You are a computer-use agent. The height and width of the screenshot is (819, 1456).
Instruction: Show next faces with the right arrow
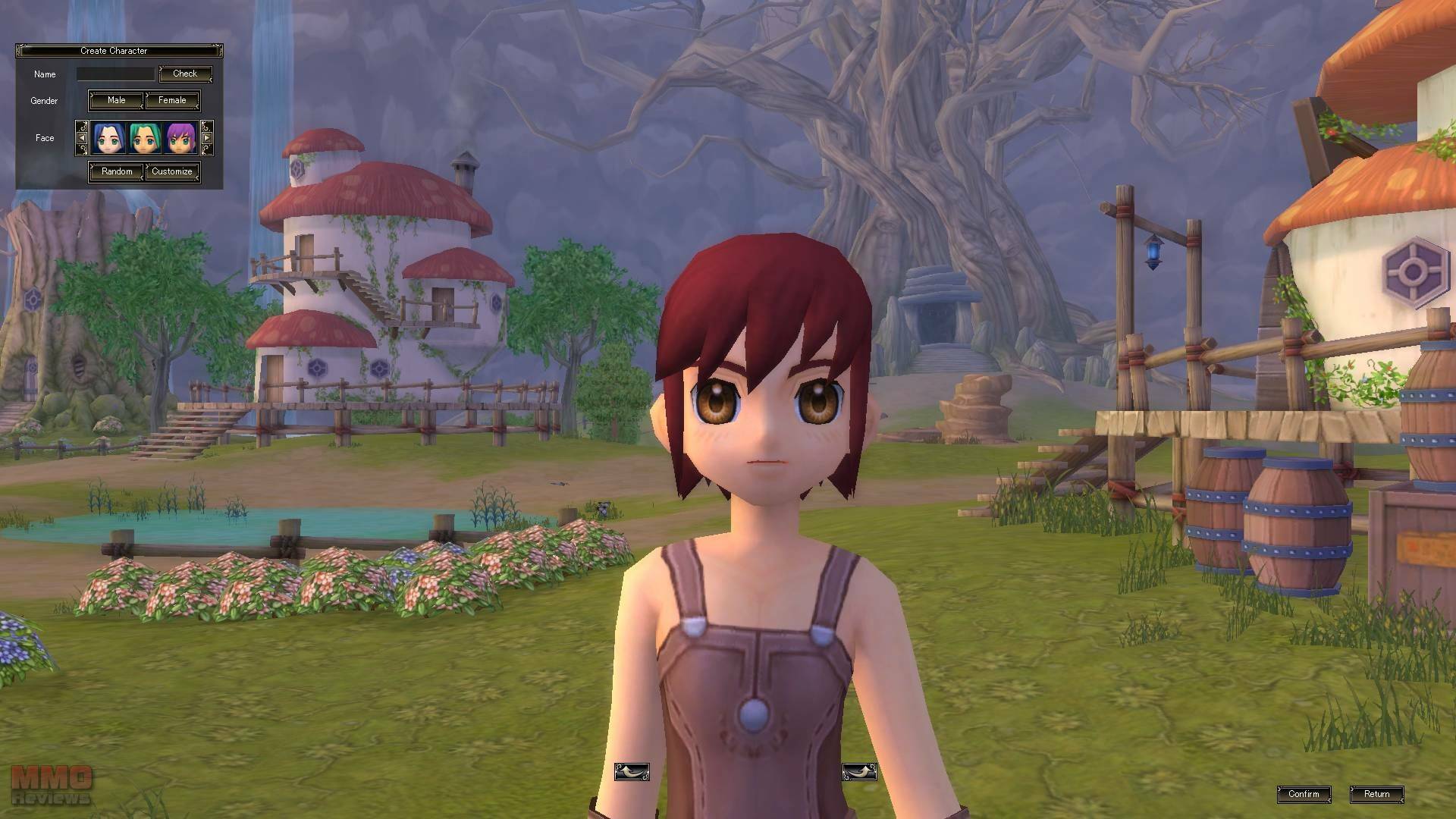pos(206,138)
